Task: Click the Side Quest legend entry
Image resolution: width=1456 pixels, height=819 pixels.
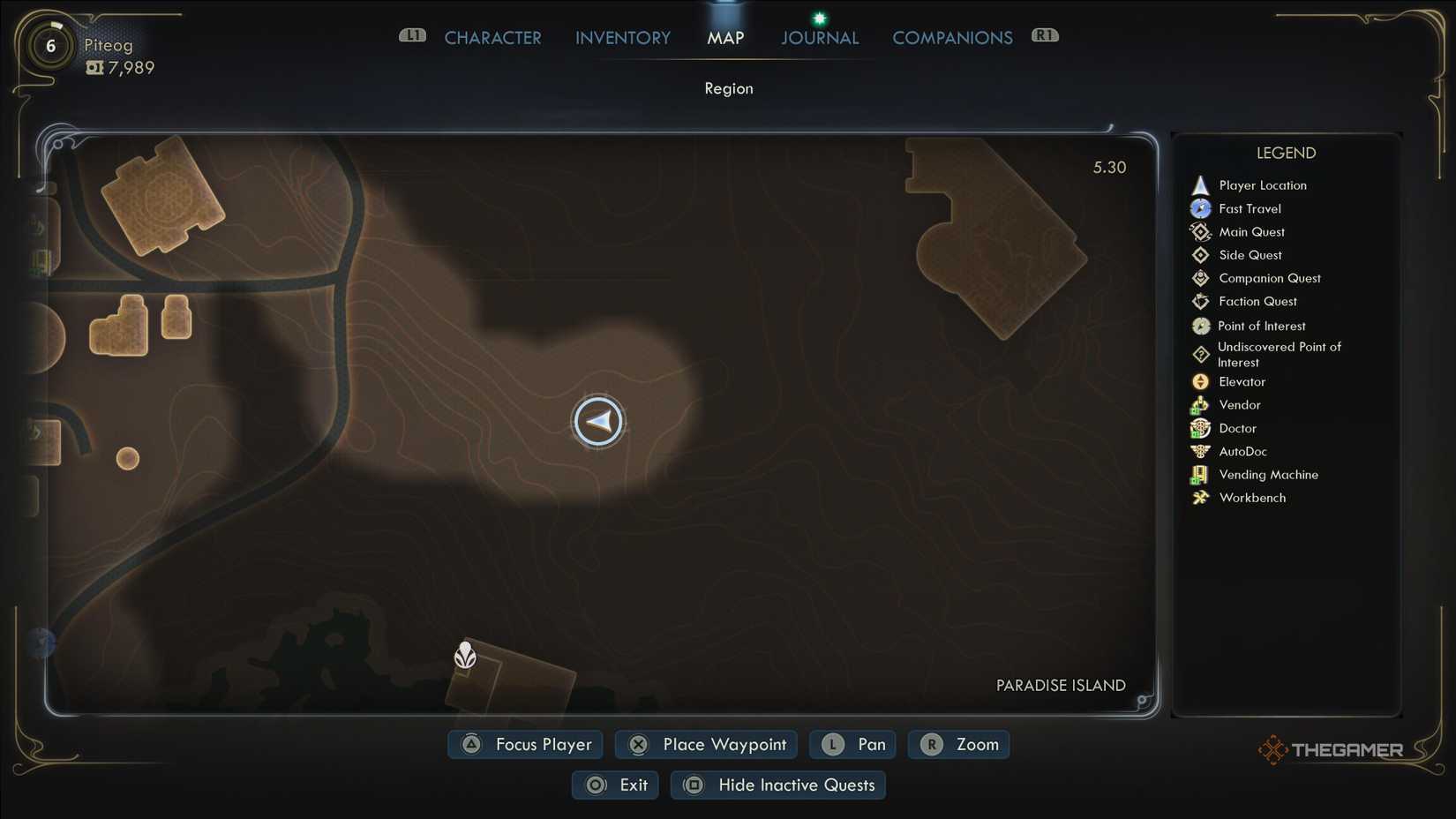Action: (1201, 254)
